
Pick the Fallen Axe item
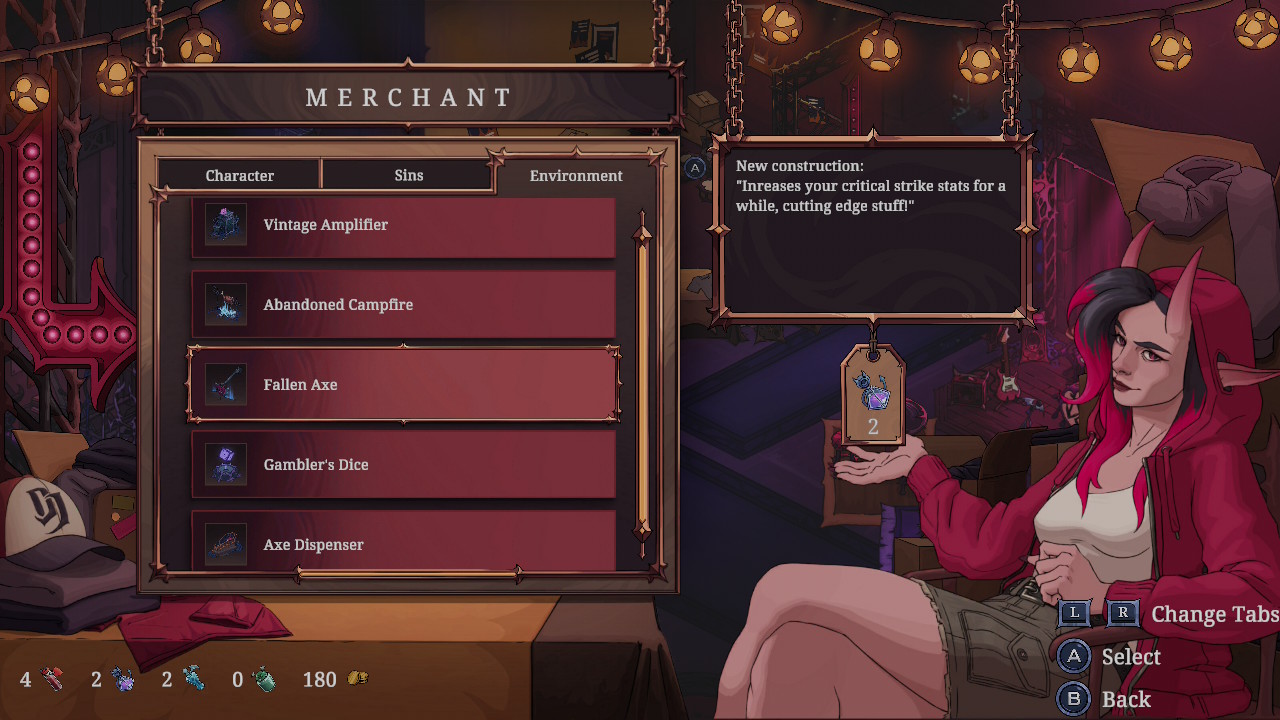pos(403,385)
